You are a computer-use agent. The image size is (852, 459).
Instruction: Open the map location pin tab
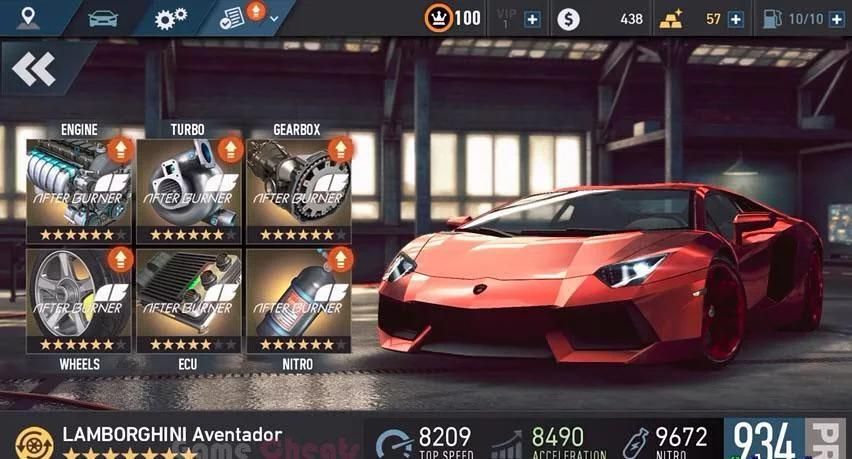point(29,17)
